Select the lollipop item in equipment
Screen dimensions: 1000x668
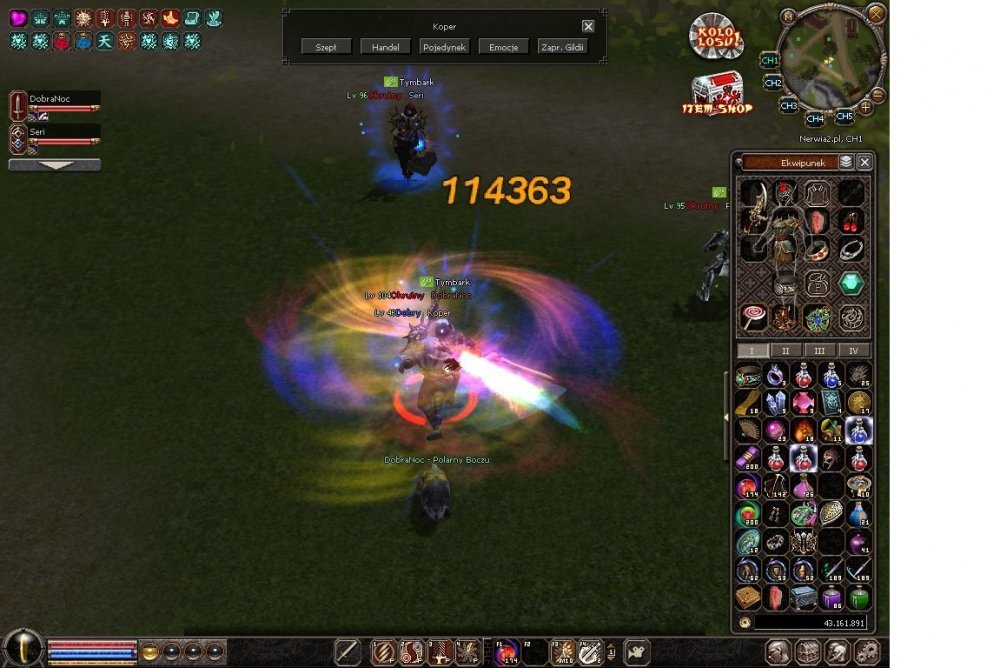pyautogui.click(x=753, y=317)
